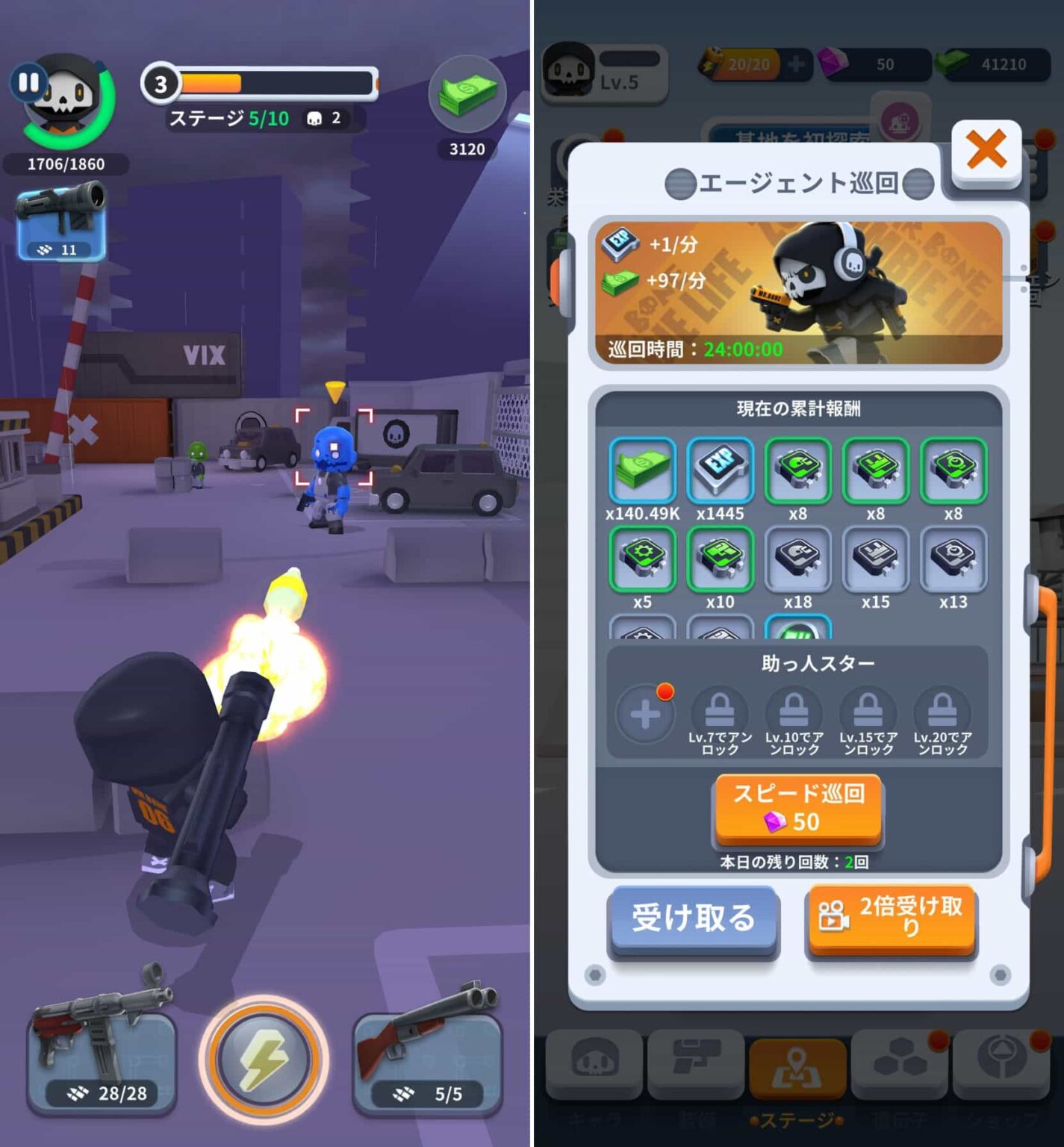Tap 受け取る to claim patrol rewards
The height and width of the screenshot is (1147, 1064).
click(x=691, y=918)
